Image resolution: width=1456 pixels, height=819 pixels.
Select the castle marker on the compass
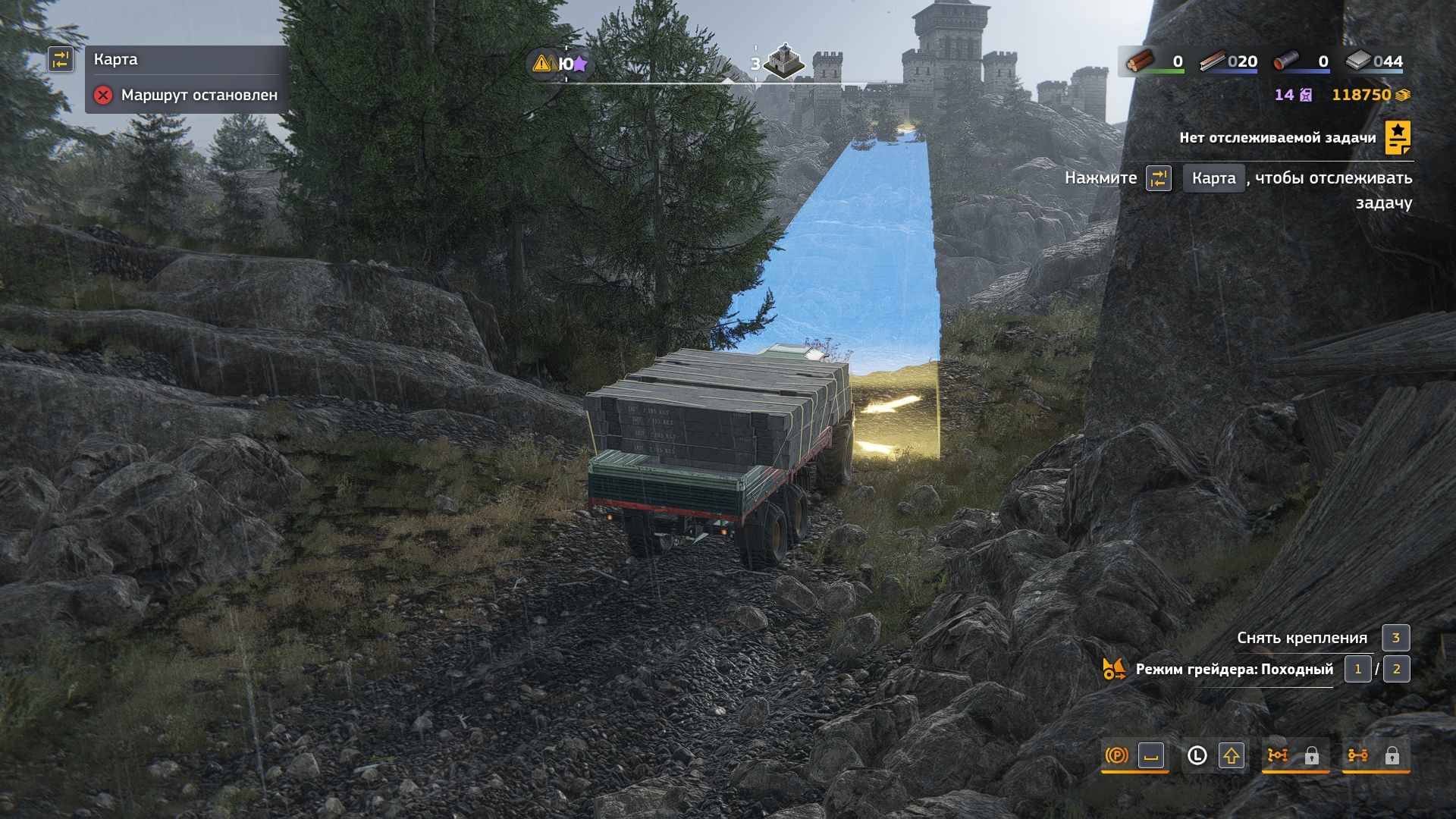coord(784,61)
